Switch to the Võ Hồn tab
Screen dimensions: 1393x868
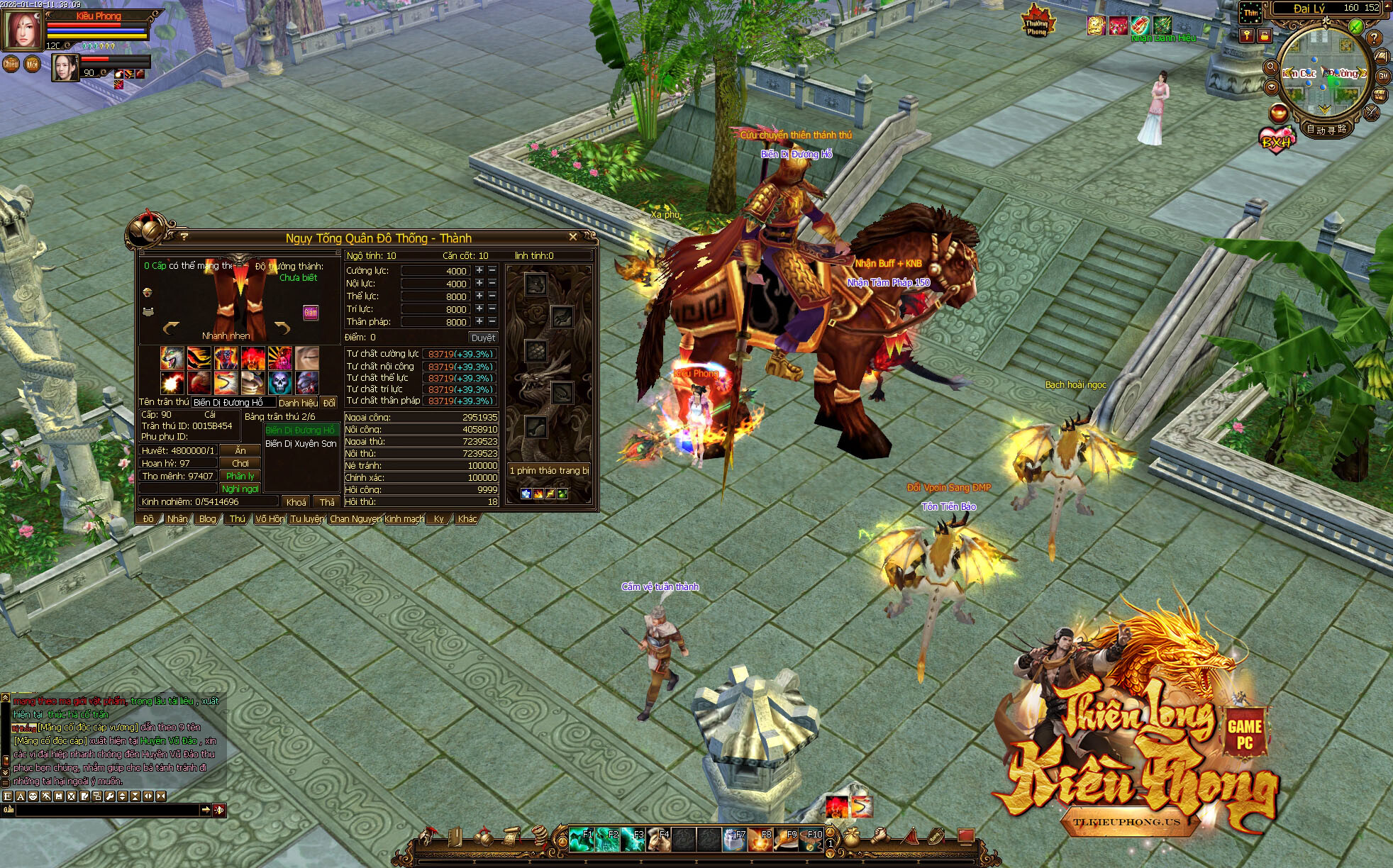(x=270, y=519)
